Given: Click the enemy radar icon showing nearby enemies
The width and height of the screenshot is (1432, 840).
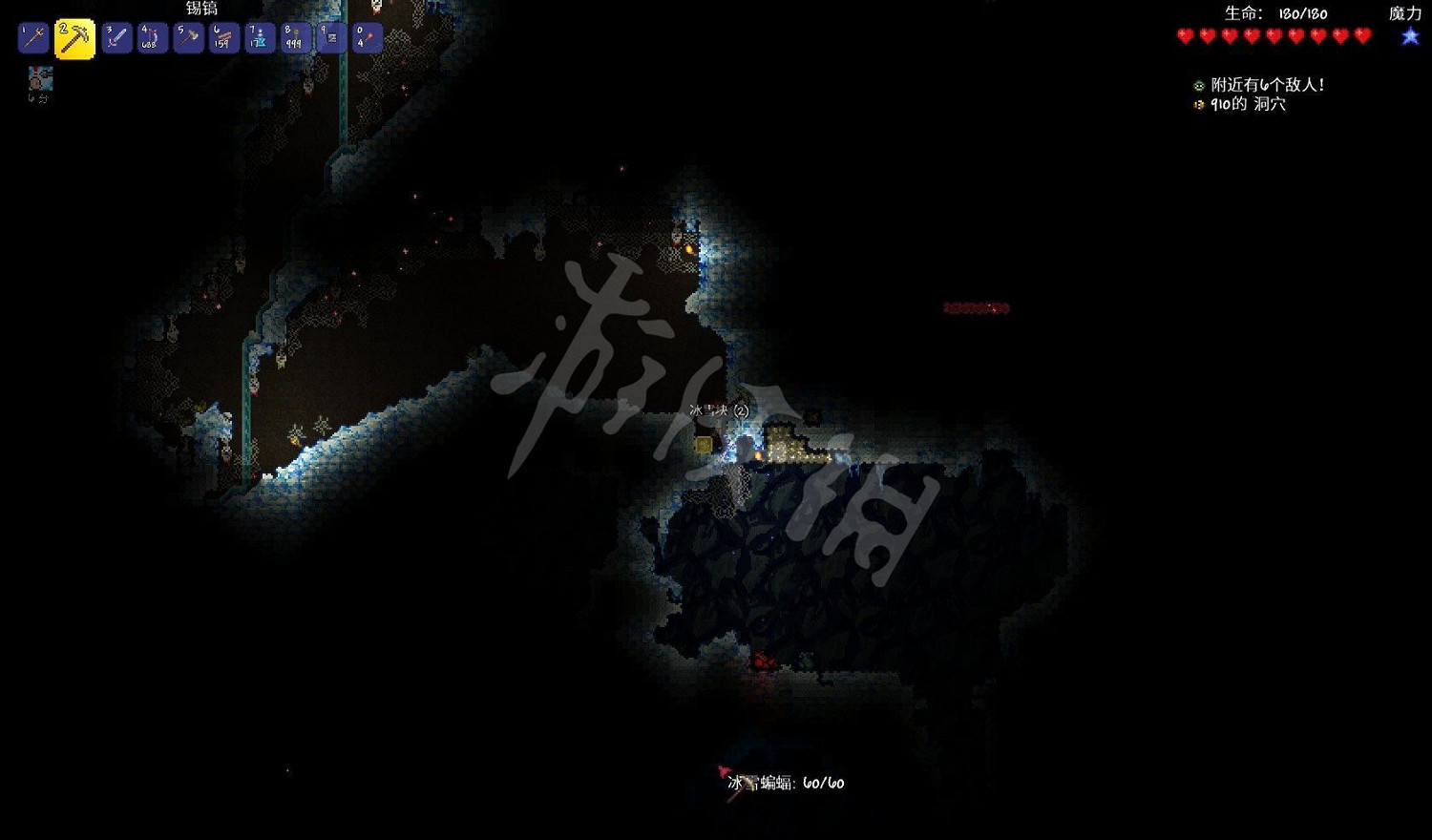Looking at the screenshot, I should [1197, 84].
